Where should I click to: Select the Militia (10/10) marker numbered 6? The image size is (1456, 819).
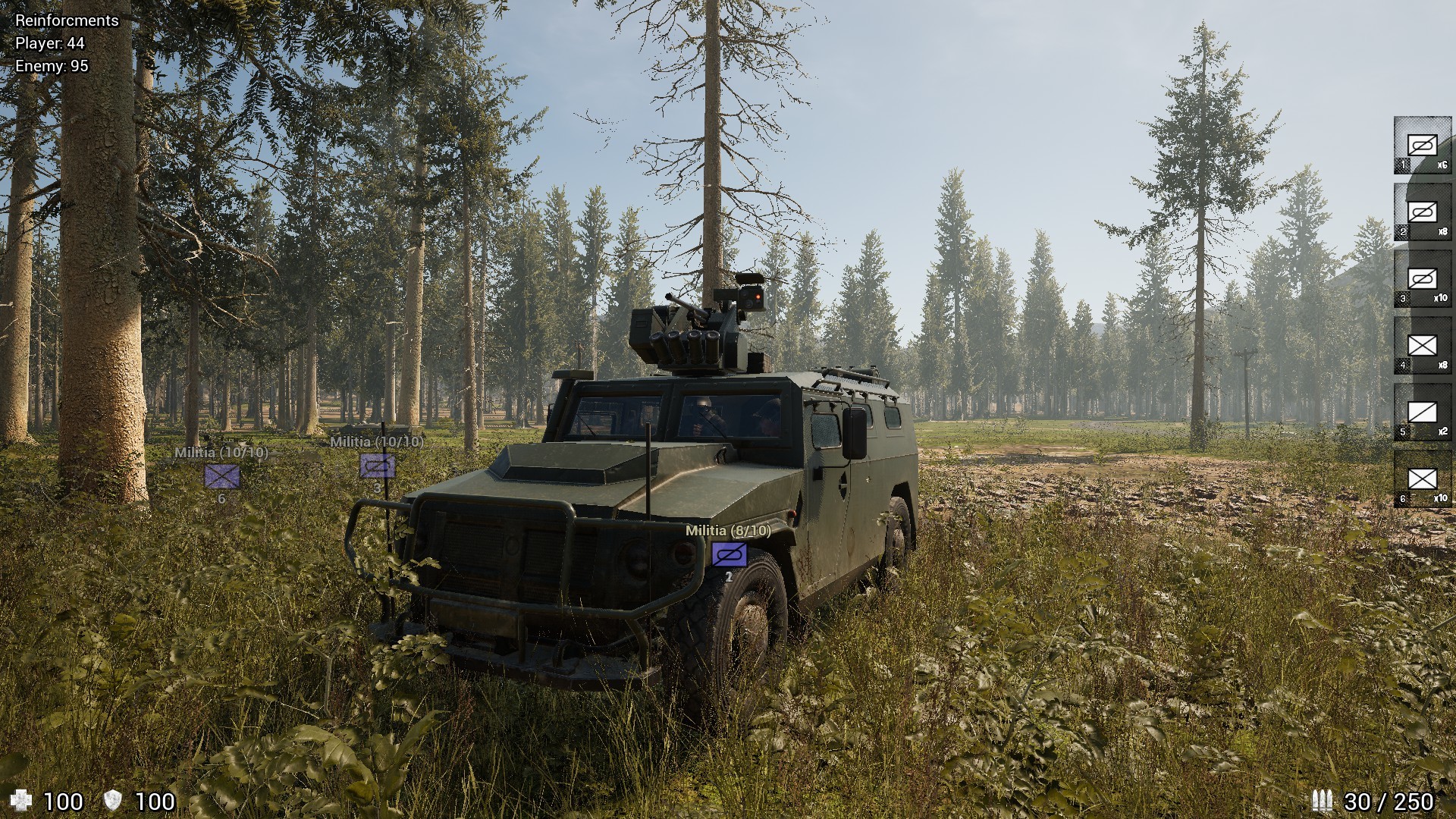point(221,478)
